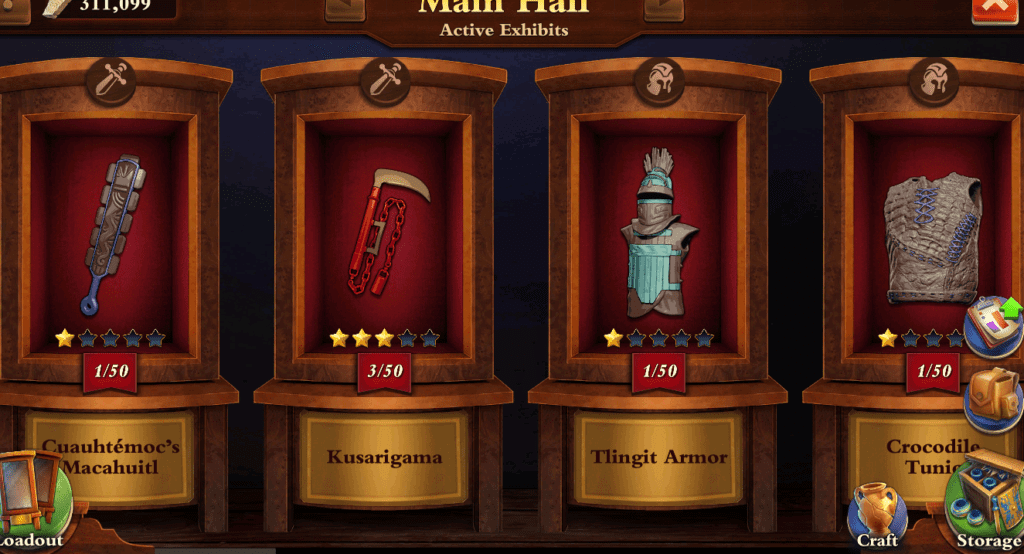Open the backpack icon

(992, 396)
